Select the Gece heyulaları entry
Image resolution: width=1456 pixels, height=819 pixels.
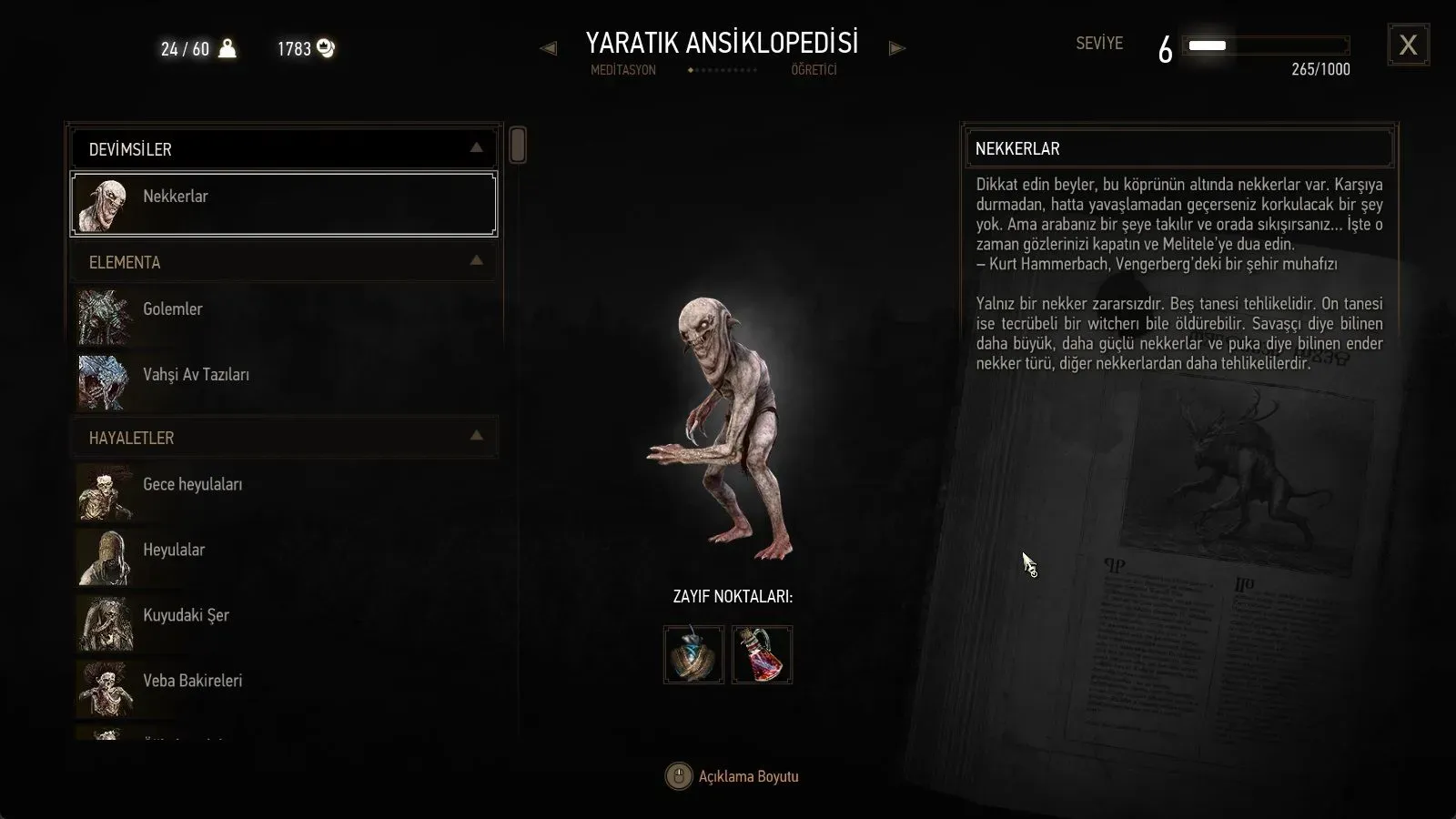point(284,490)
